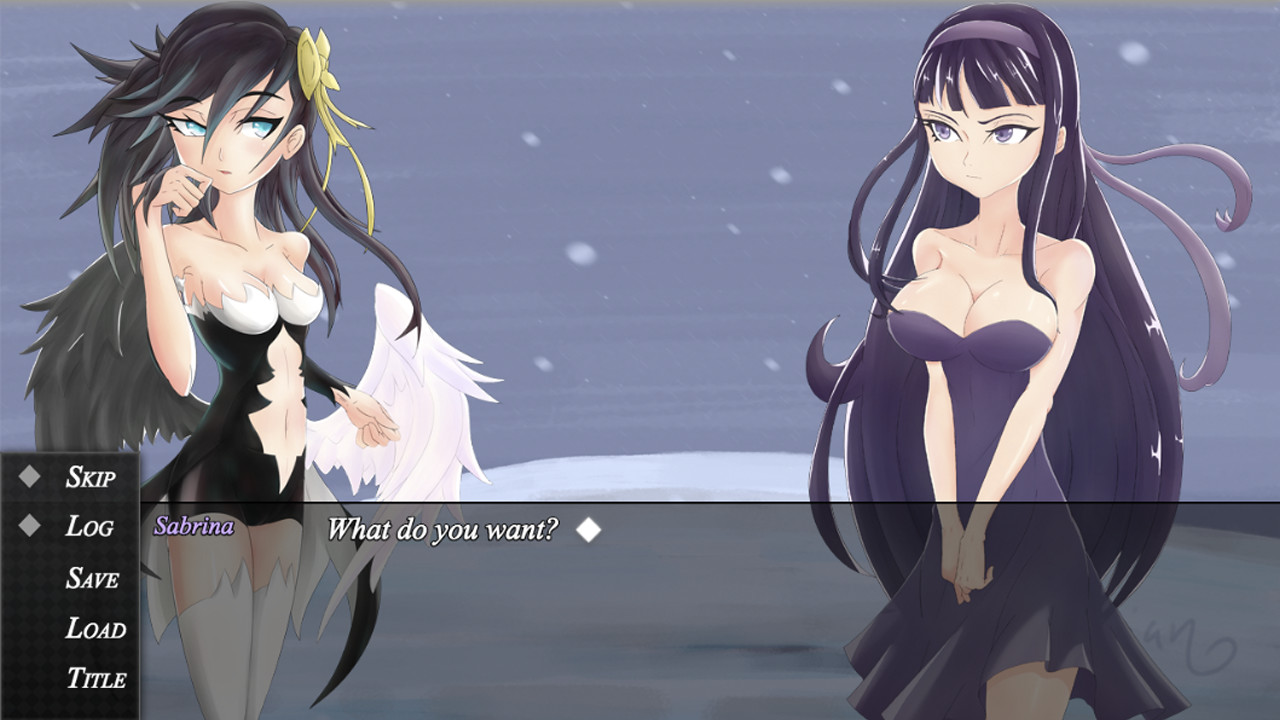Select Skip from the quick menu

point(93,478)
